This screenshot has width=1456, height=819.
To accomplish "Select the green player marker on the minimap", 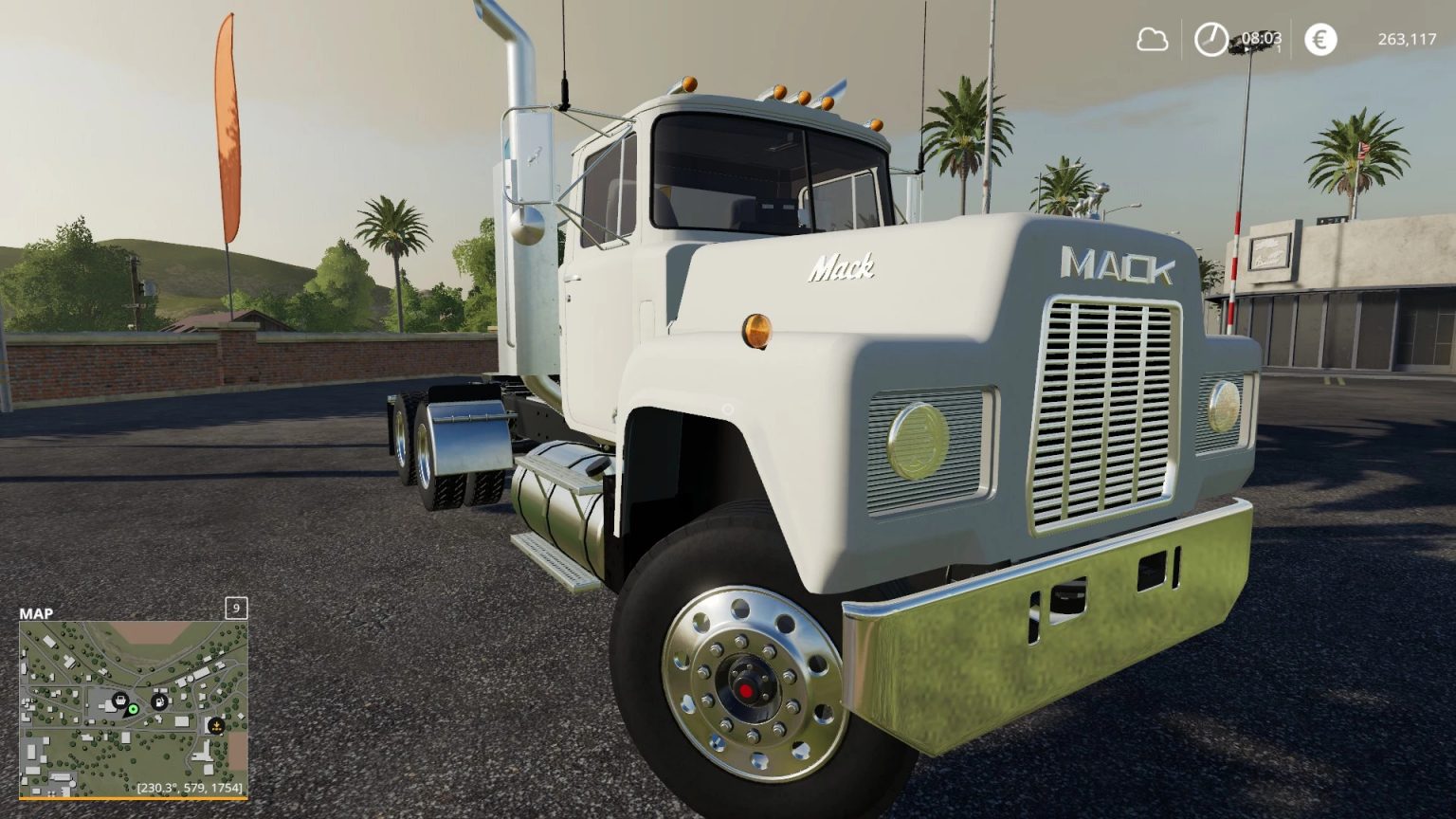I will (133, 709).
